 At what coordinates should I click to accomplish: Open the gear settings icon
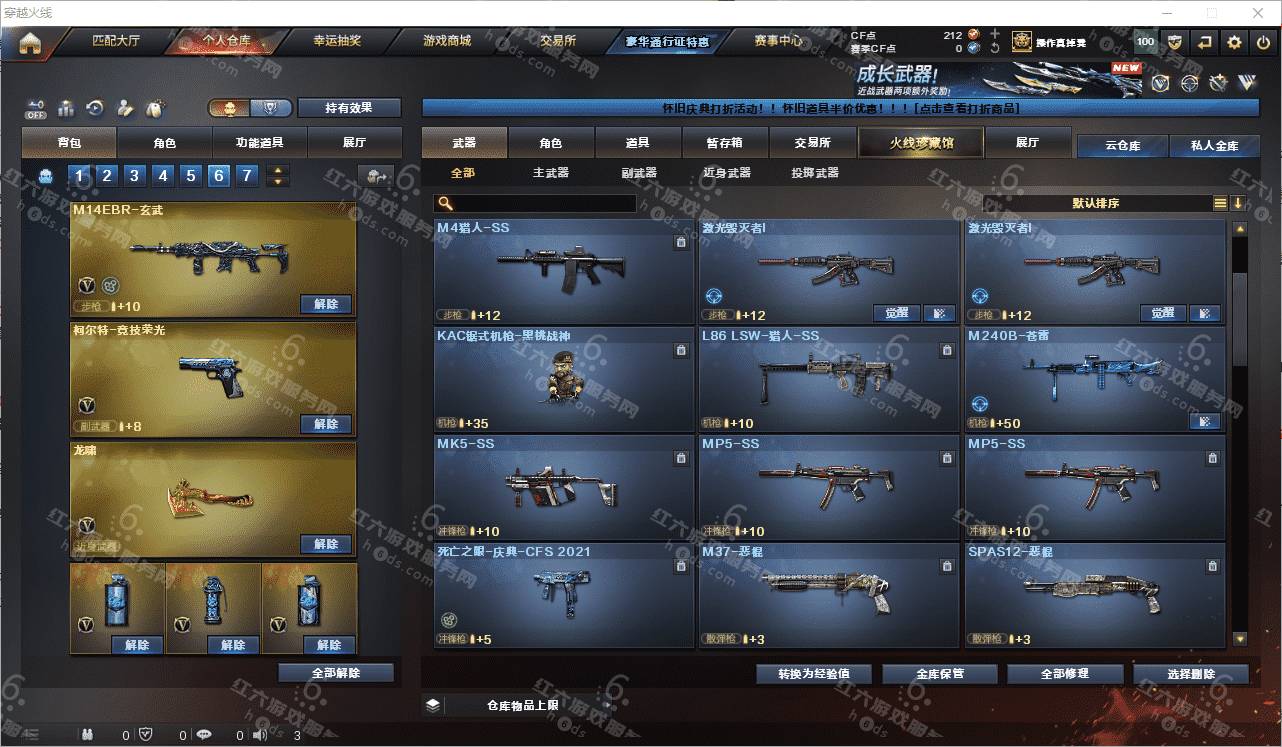pos(1234,42)
